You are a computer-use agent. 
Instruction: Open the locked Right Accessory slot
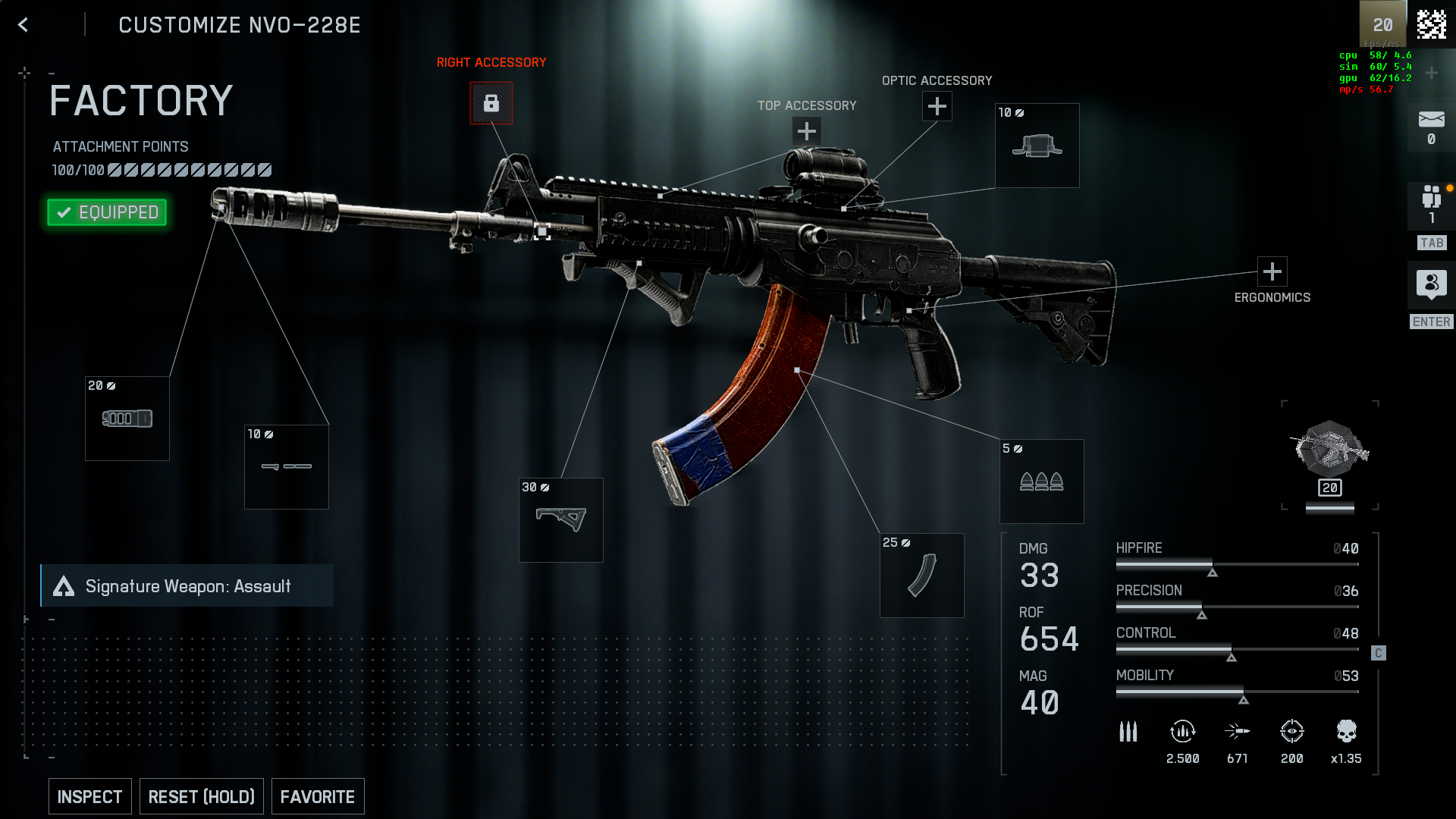[491, 103]
